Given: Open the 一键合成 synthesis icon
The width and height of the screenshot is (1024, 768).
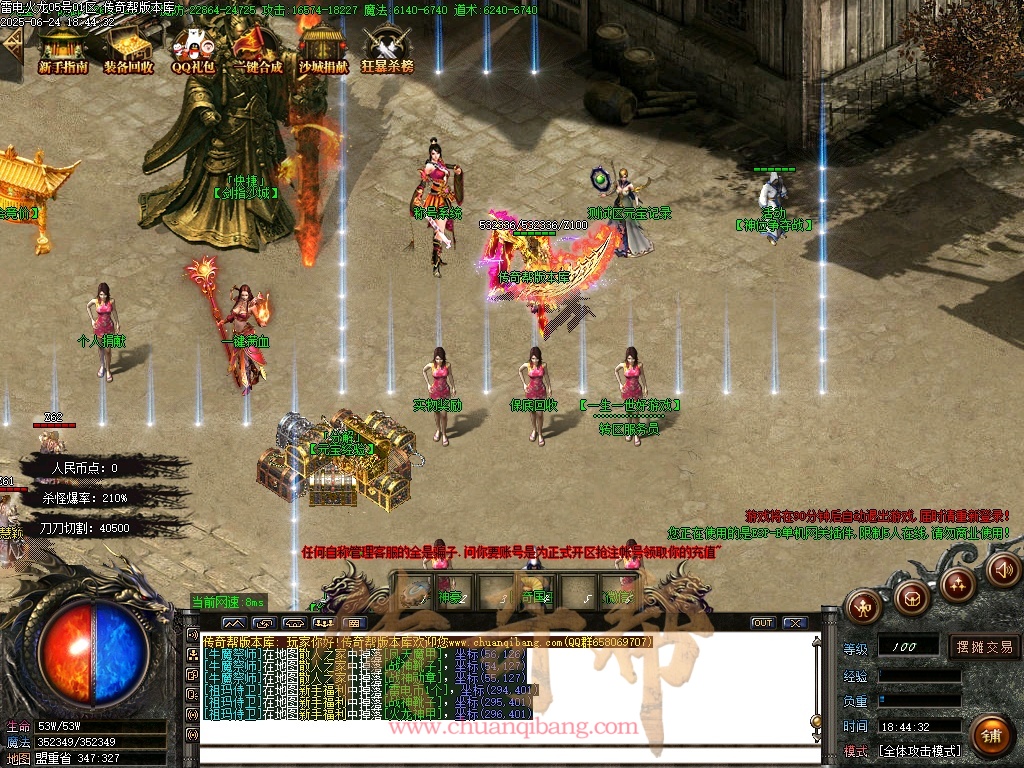Looking at the screenshot, I should click(x=257, y=49).
